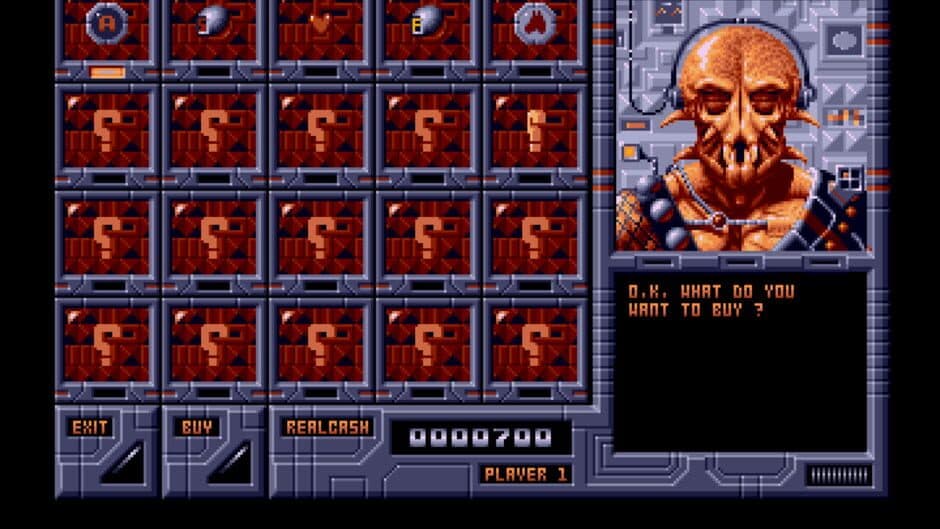The height and width of the screenshot is (529, 940).
Task: Select the grey orb with yellow E
Action: [427, 22]
